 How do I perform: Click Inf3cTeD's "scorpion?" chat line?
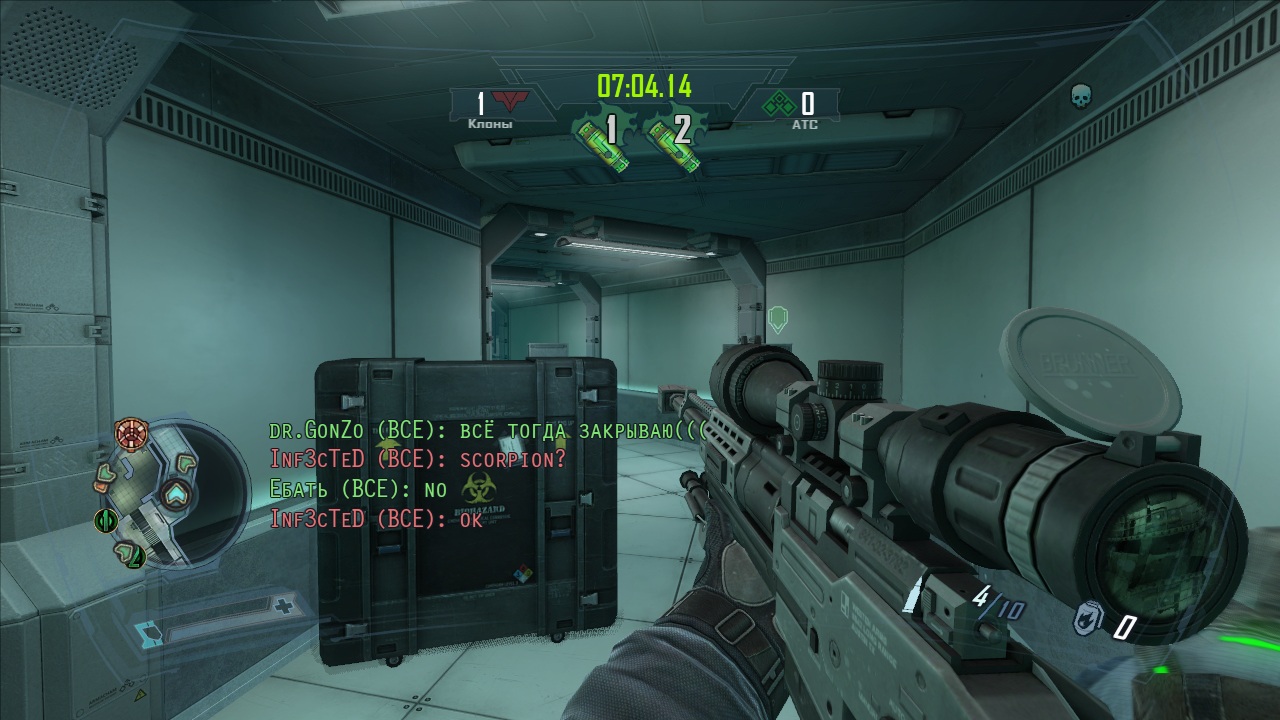click(x=418, y=460)
